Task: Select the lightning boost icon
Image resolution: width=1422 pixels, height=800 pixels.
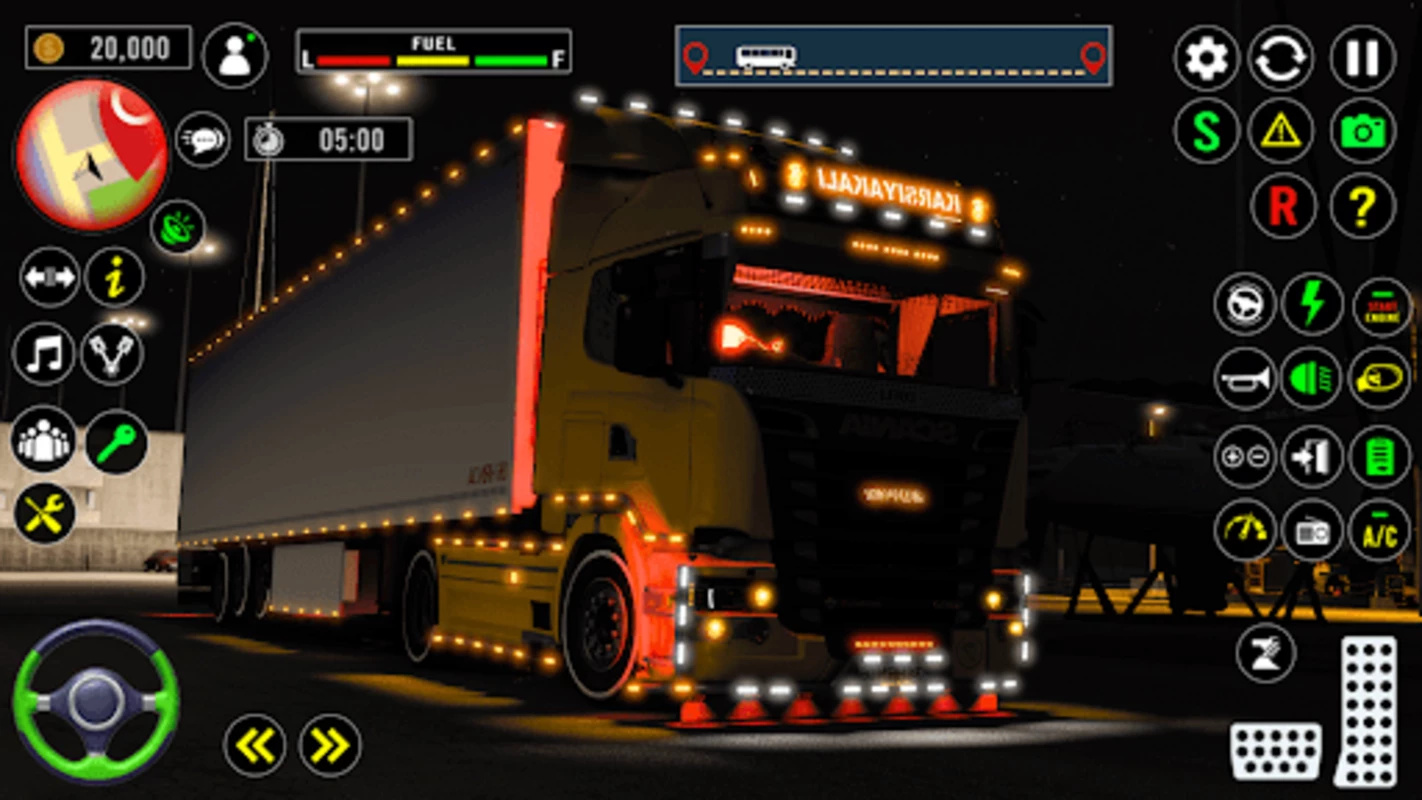Action: 1314,305
